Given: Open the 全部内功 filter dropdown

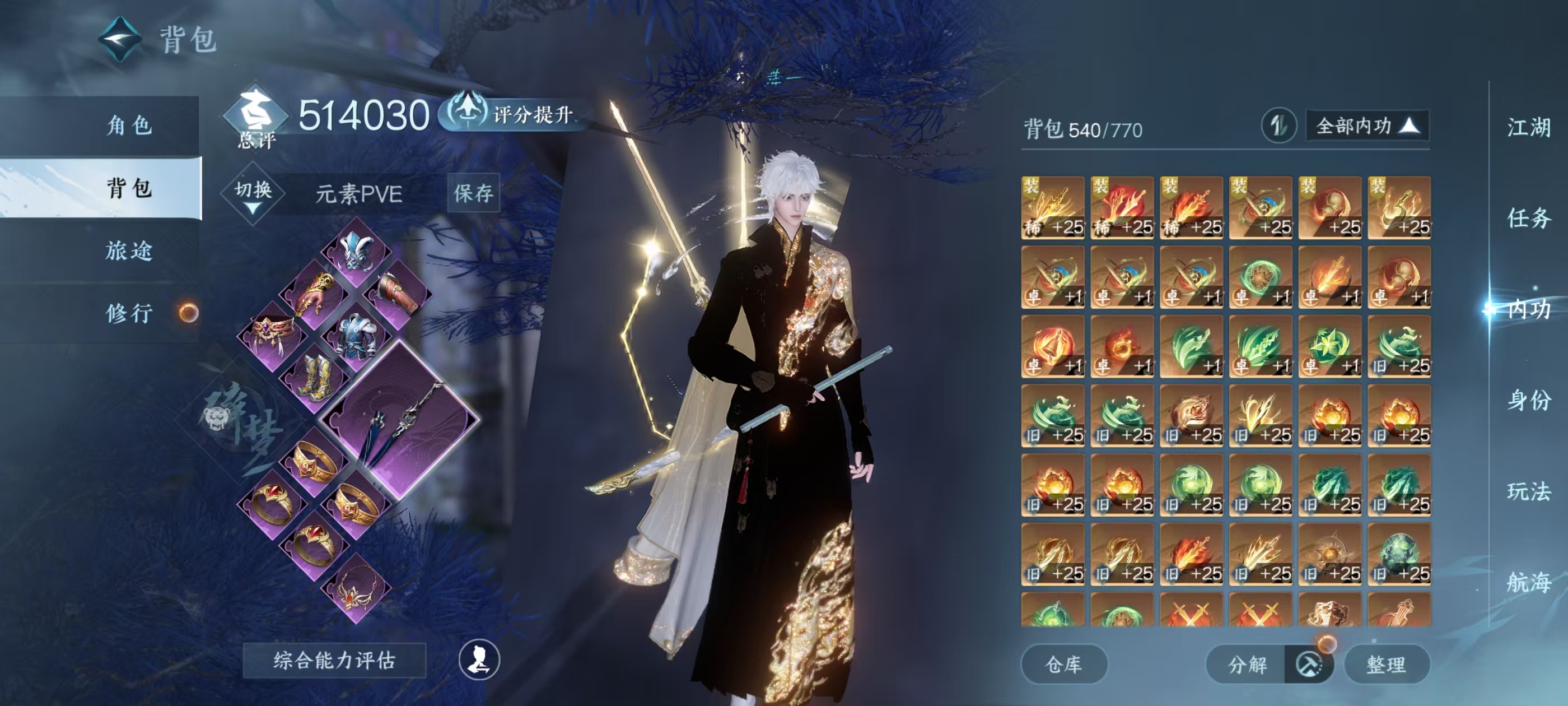Looking at the screenshot, I should click(1366, 126).
